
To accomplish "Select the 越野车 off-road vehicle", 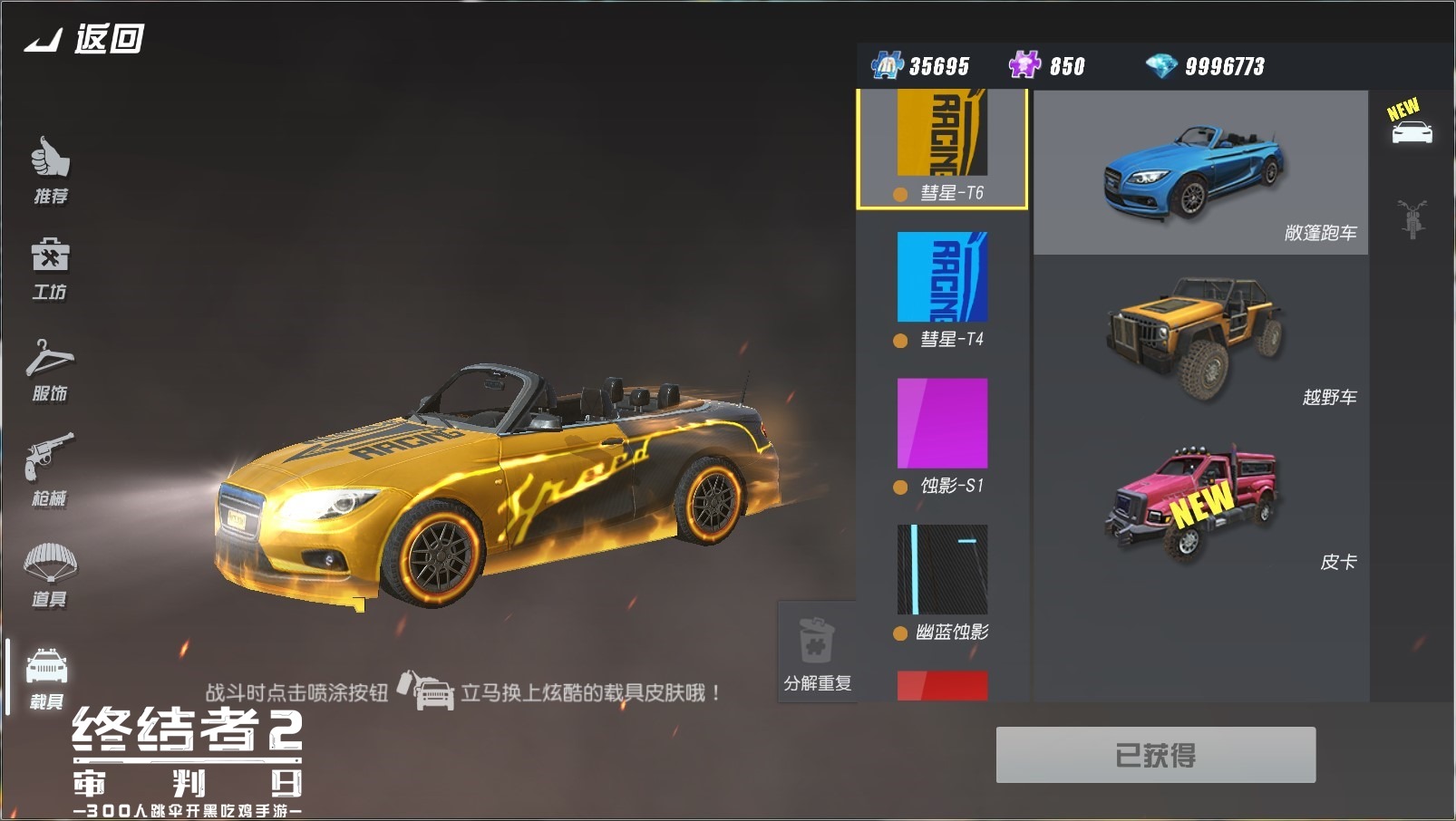I will coord(1199,337).
